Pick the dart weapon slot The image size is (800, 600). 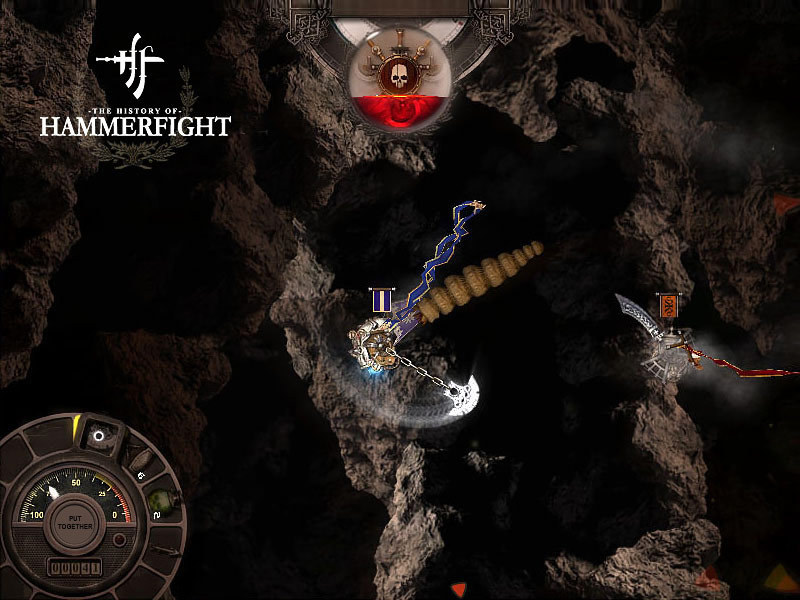(x=166, y=551)
